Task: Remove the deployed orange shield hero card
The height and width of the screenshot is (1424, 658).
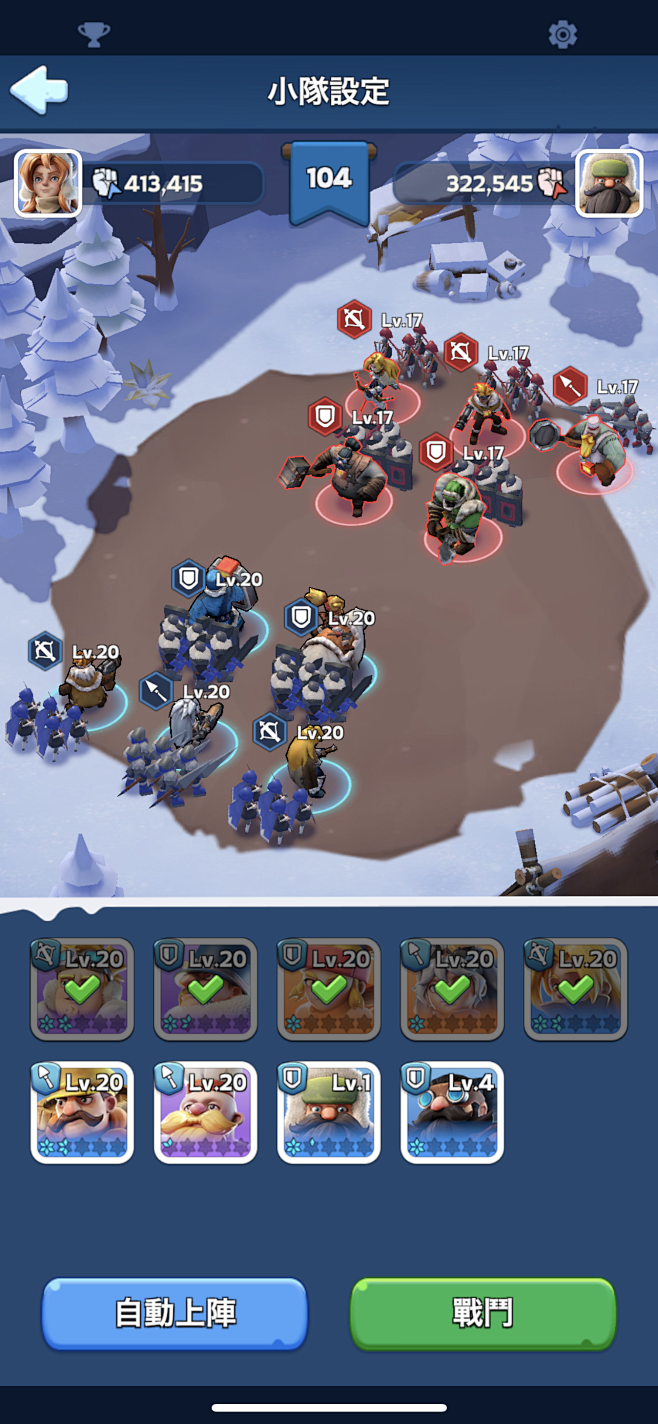Action: 328,989
